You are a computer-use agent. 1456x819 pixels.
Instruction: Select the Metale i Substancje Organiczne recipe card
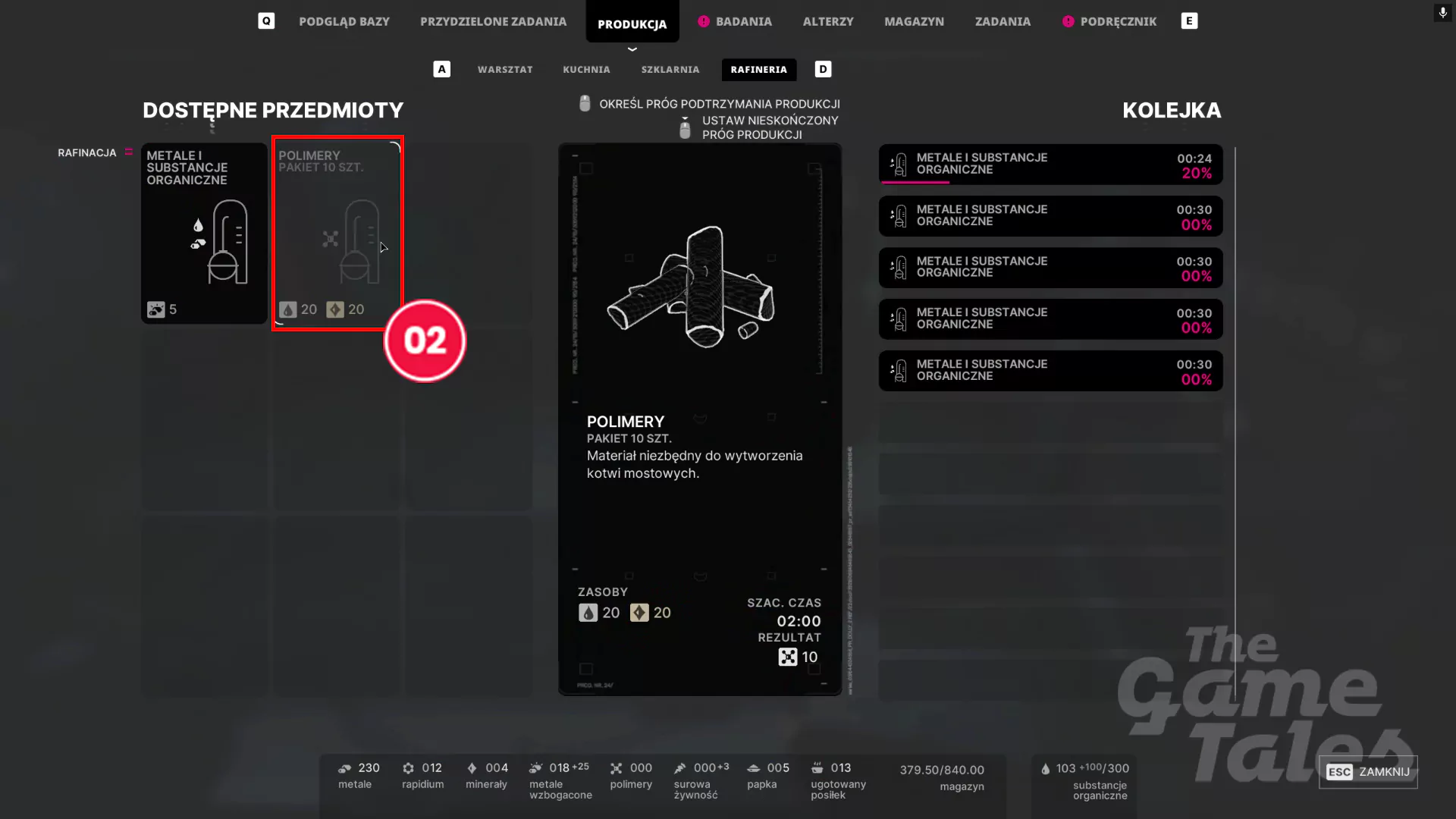(204, 233)
